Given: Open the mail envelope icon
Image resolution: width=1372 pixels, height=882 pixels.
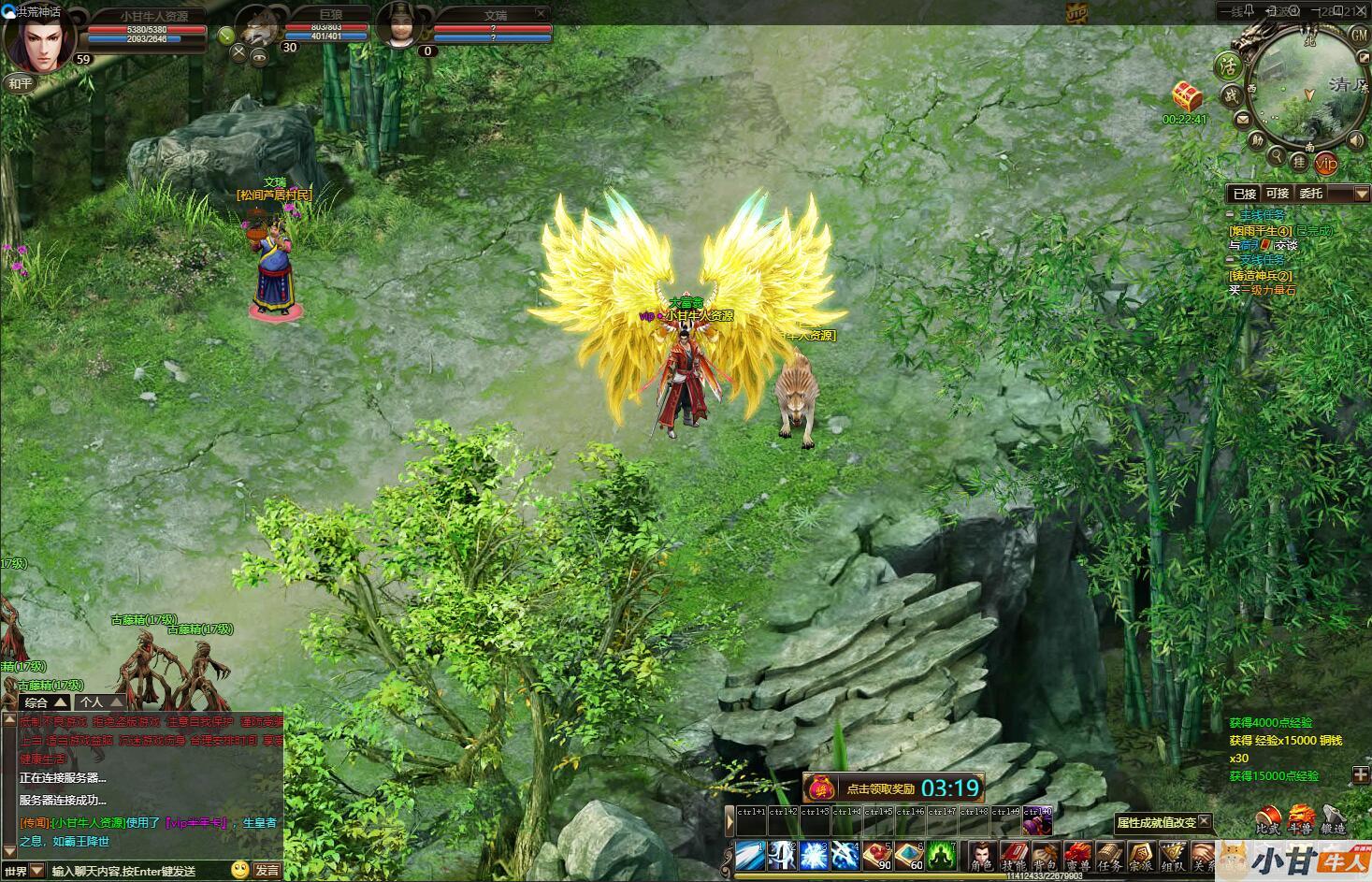Looking at the screenshot, I should (x=1243, y=119).
